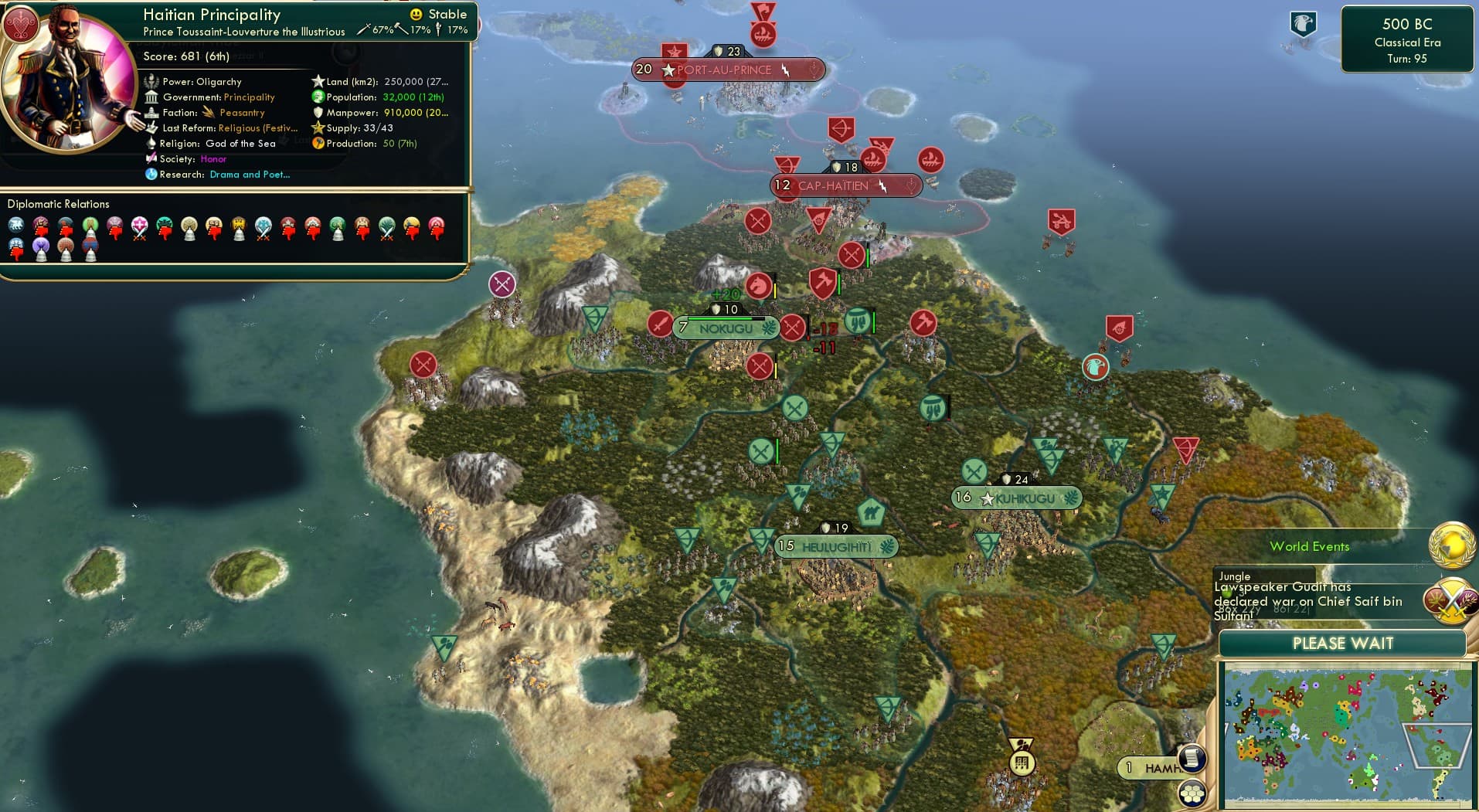Click the notification scroll icon near Hamh city
This screenshot has width=1479, height=812.
1192,759
